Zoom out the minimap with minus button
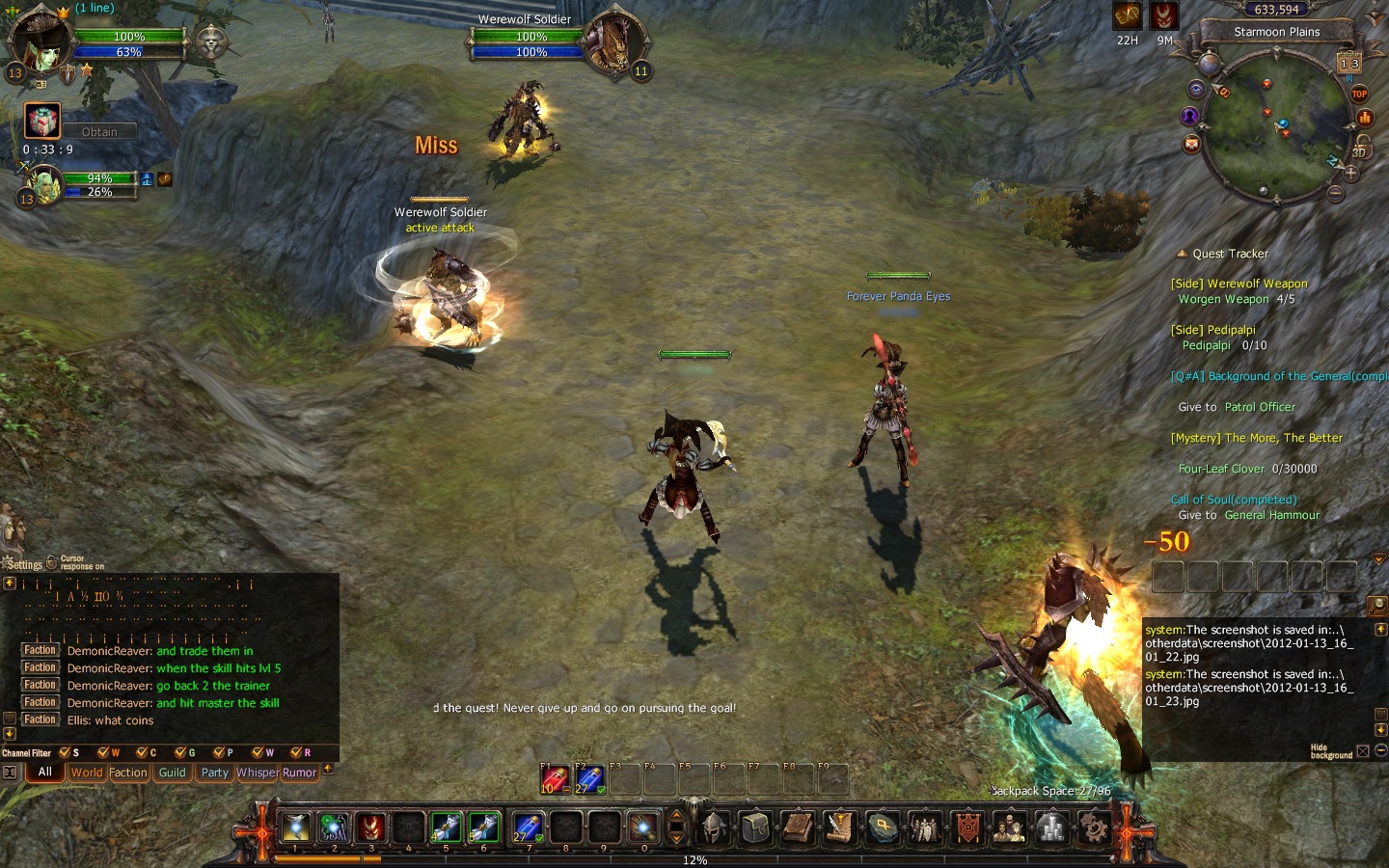1389x868 pixels. 1335,194
